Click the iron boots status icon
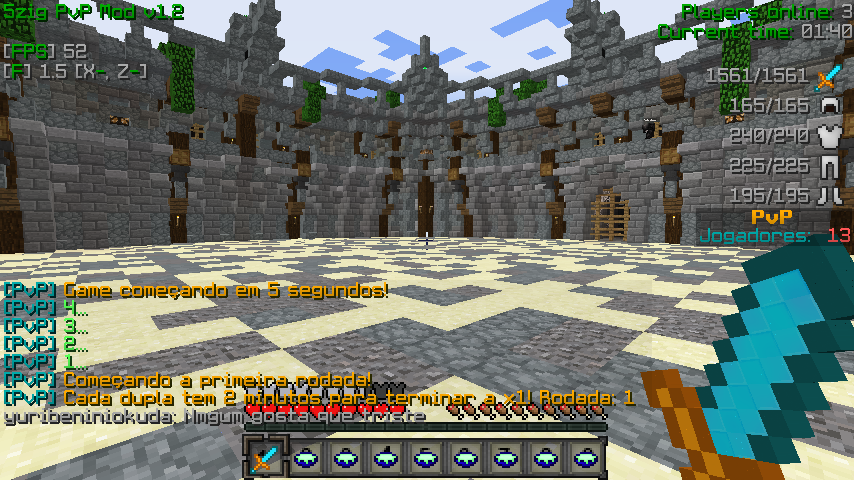 pyautogui.click(x=827, y=196)
